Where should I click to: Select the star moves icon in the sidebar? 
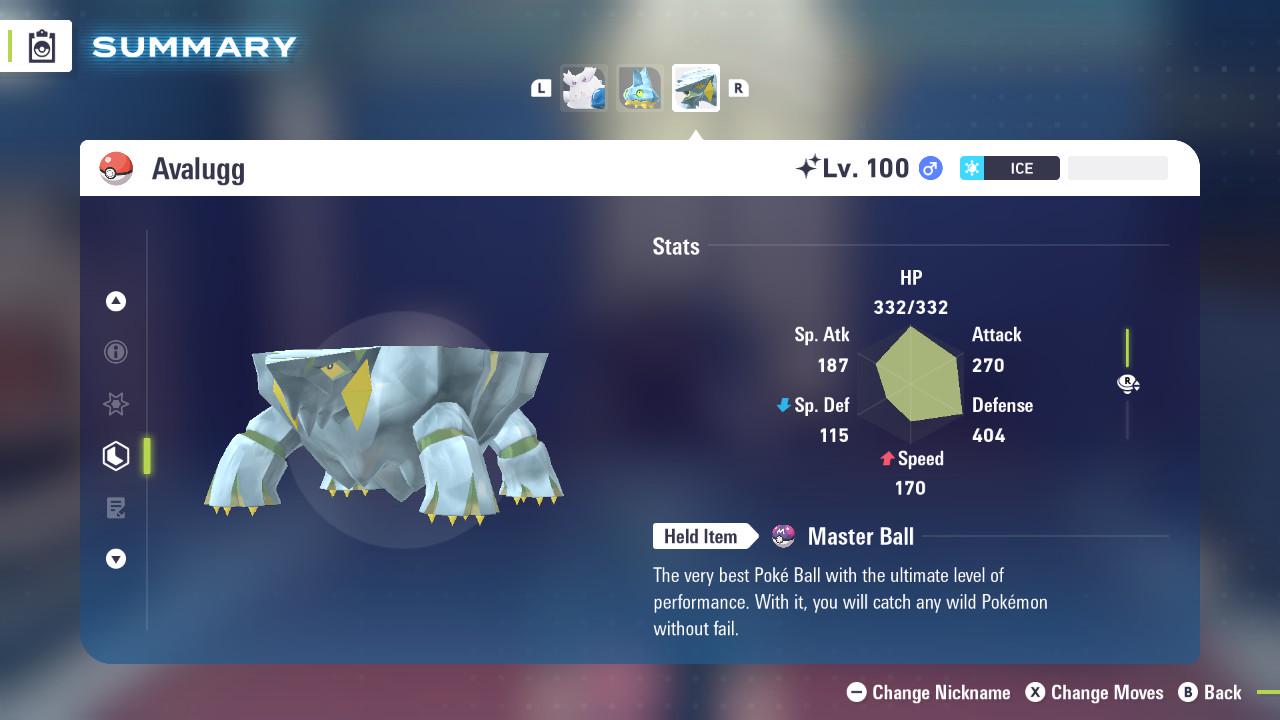tap(116, 404)
